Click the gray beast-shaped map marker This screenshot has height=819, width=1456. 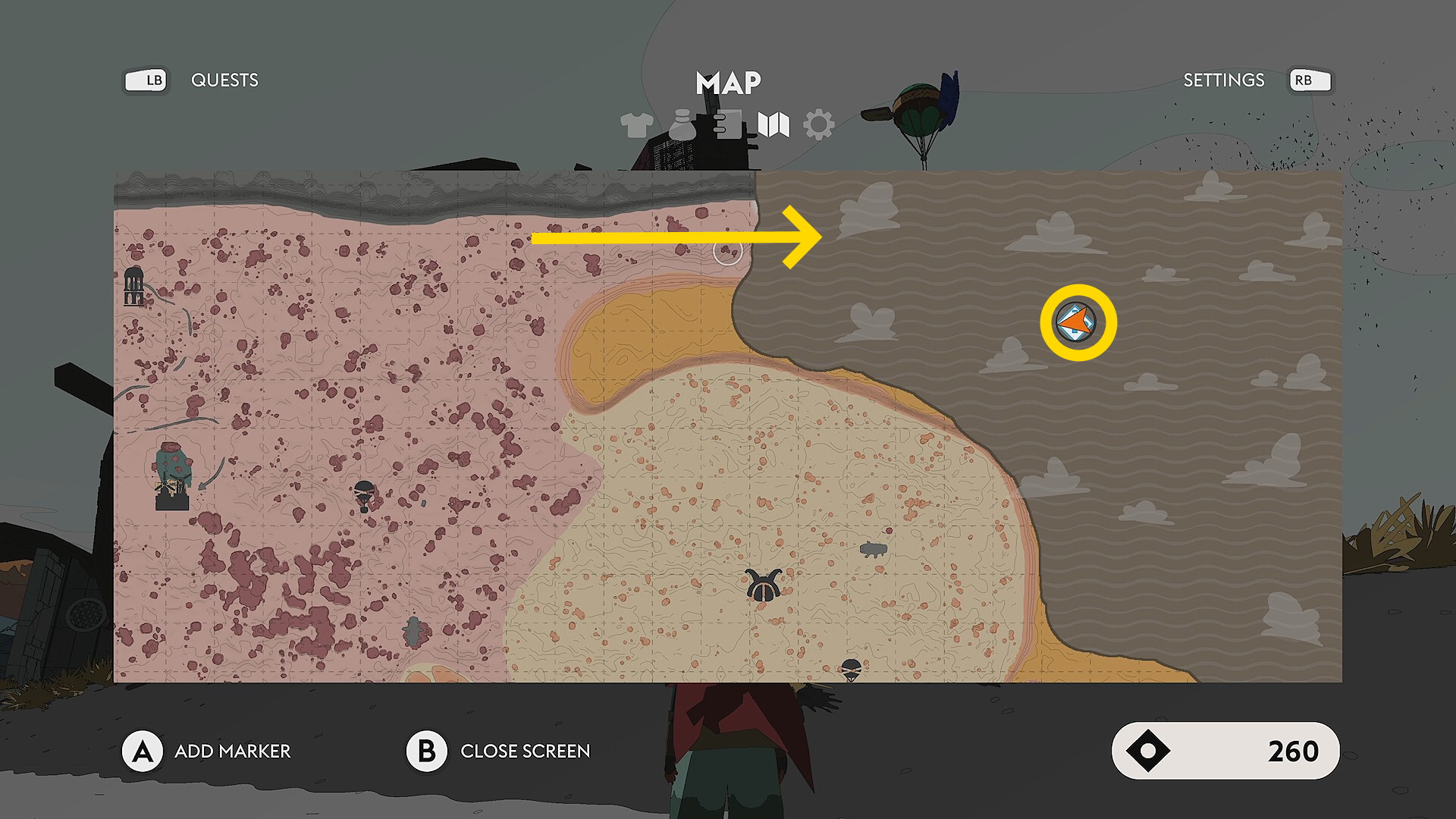pyautogui.click(x=874, y=550)
